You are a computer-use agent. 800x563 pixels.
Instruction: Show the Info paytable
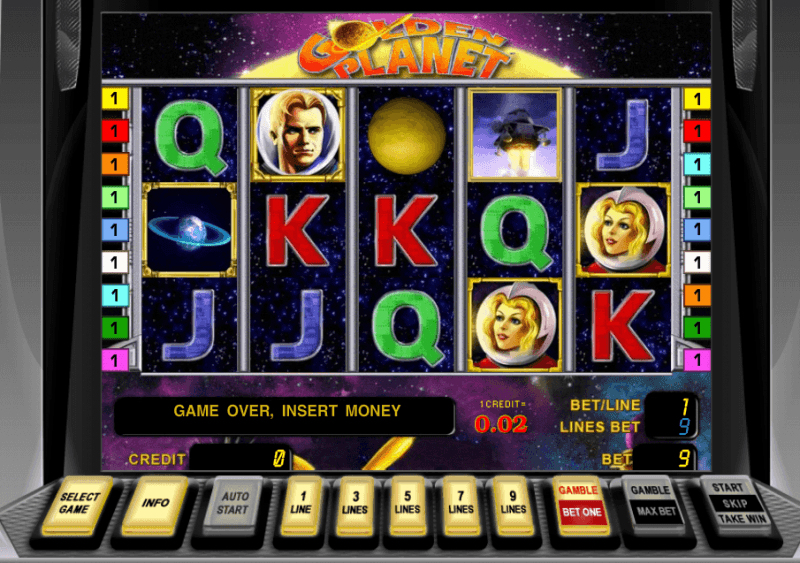pos(155,502)
